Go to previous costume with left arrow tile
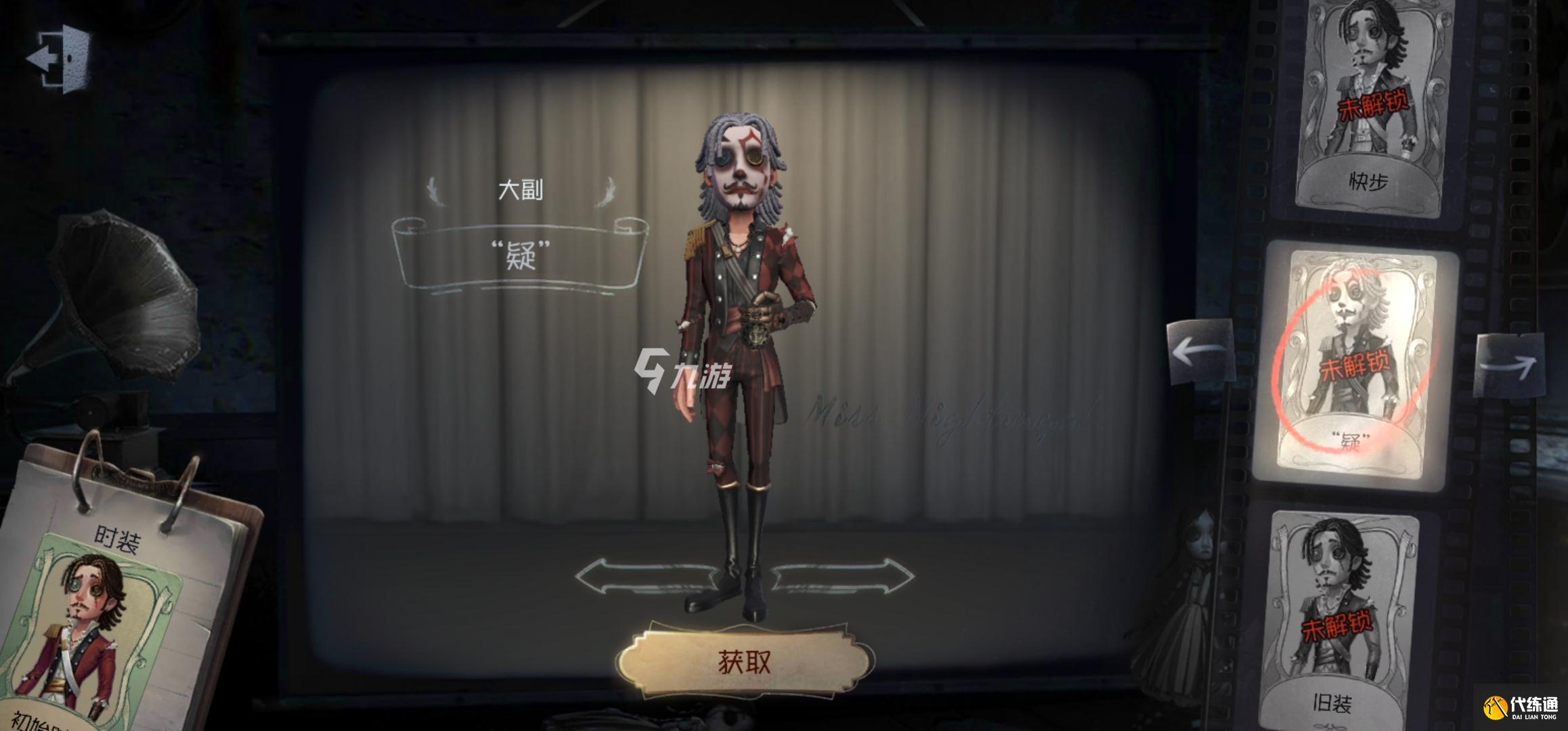 tap(1200, 353)
